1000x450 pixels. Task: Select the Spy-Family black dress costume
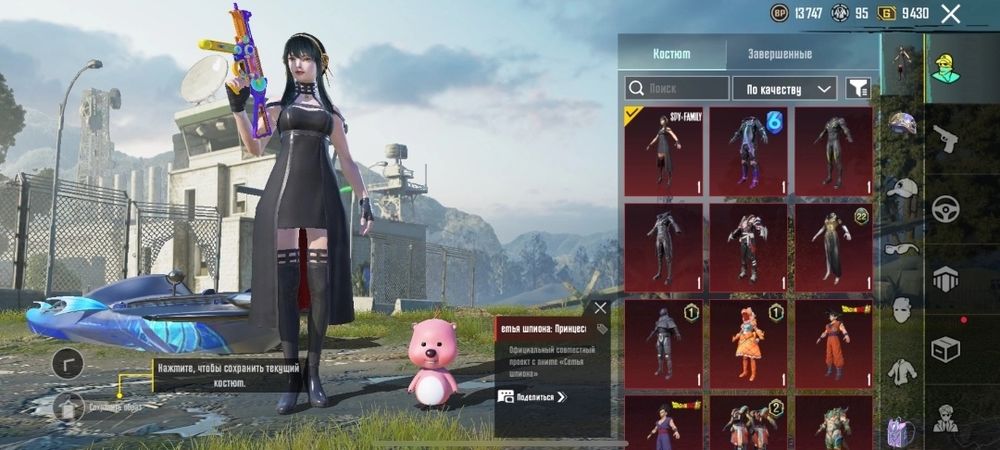tap(663, 151)
